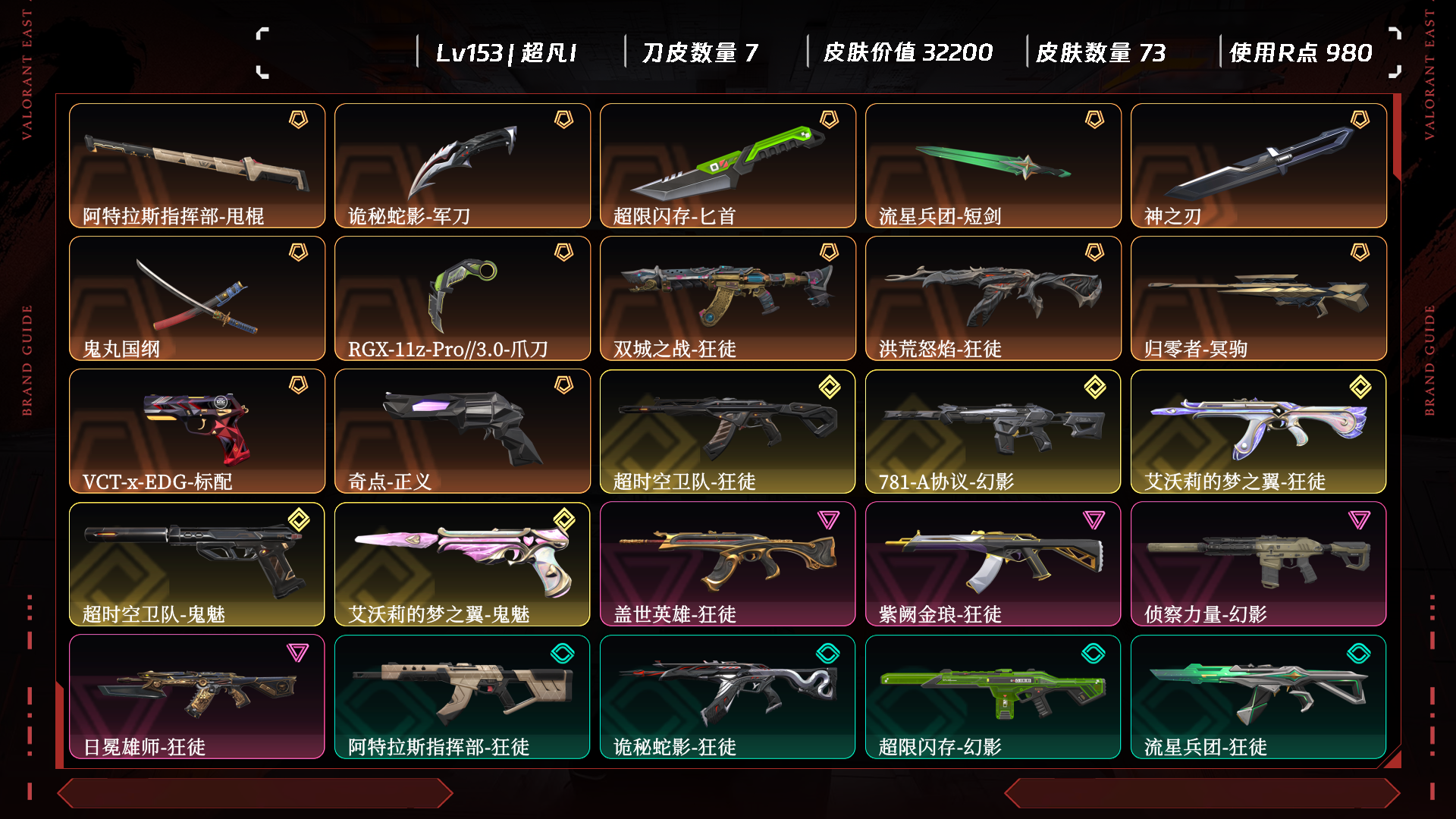Viewport: 1456px width, 819px height.
Task: Click the 日冕雄师-狂徒 skin card
Action: tap(197, 696)
